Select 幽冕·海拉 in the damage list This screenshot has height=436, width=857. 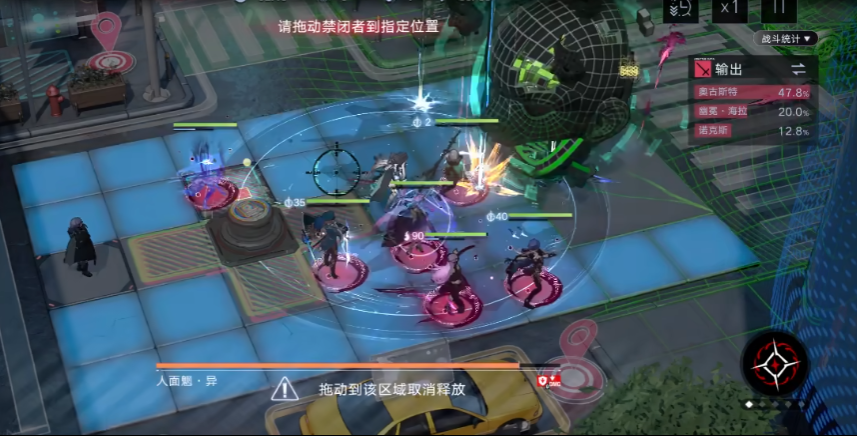(x=754, y=111)
